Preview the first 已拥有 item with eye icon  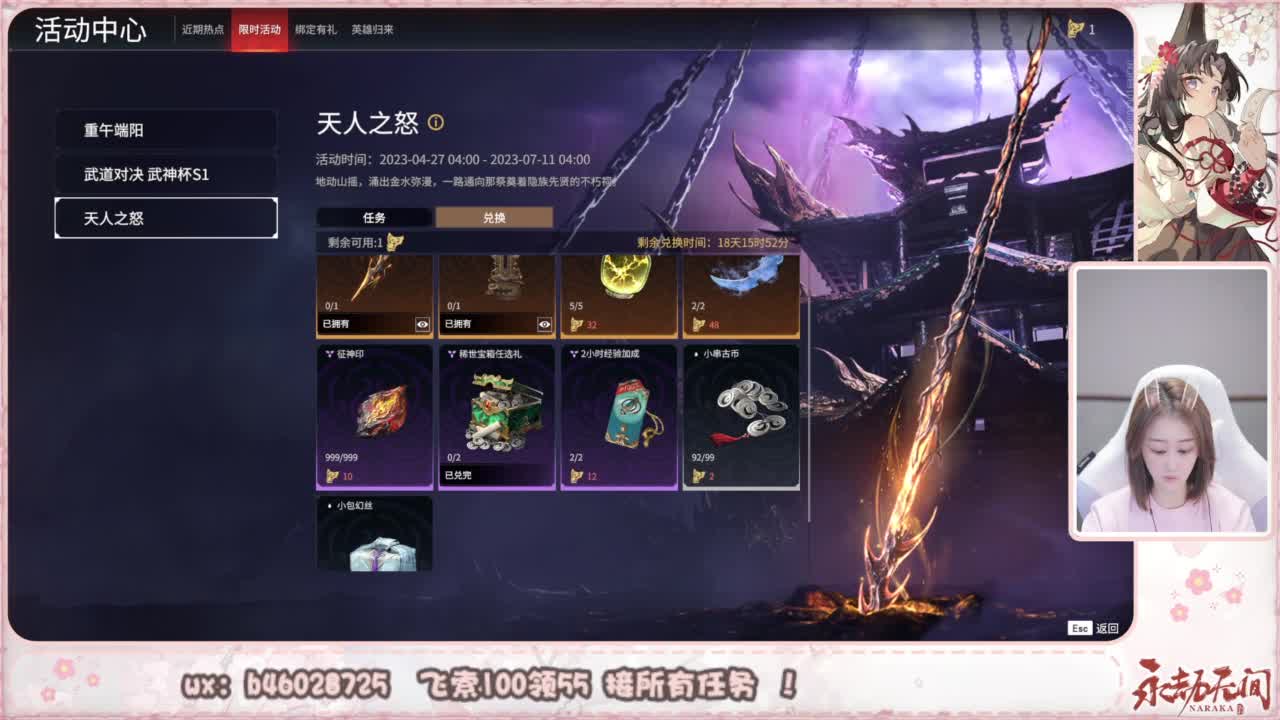click(424, 323)
